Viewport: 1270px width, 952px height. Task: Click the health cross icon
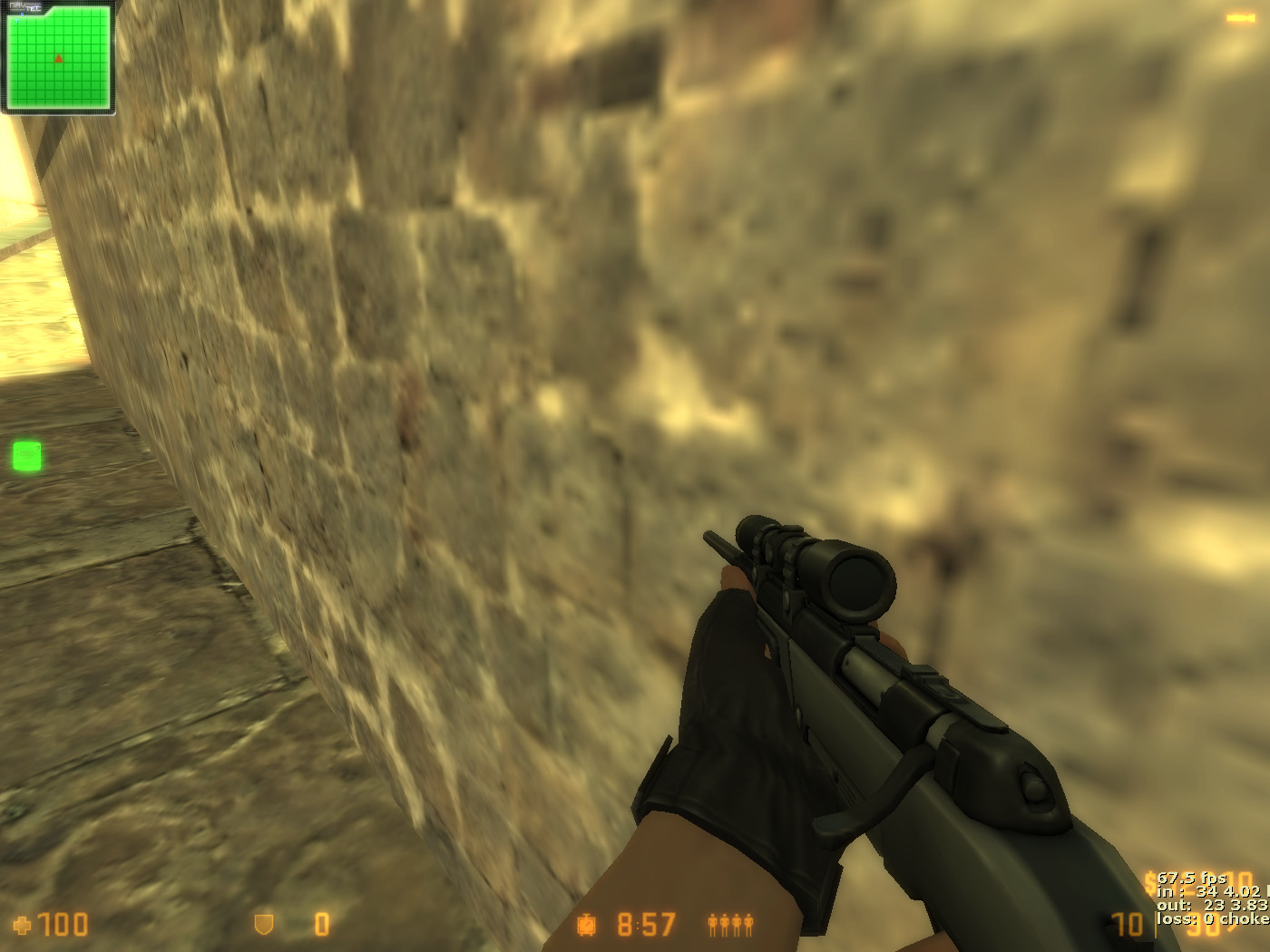[21, 927]
